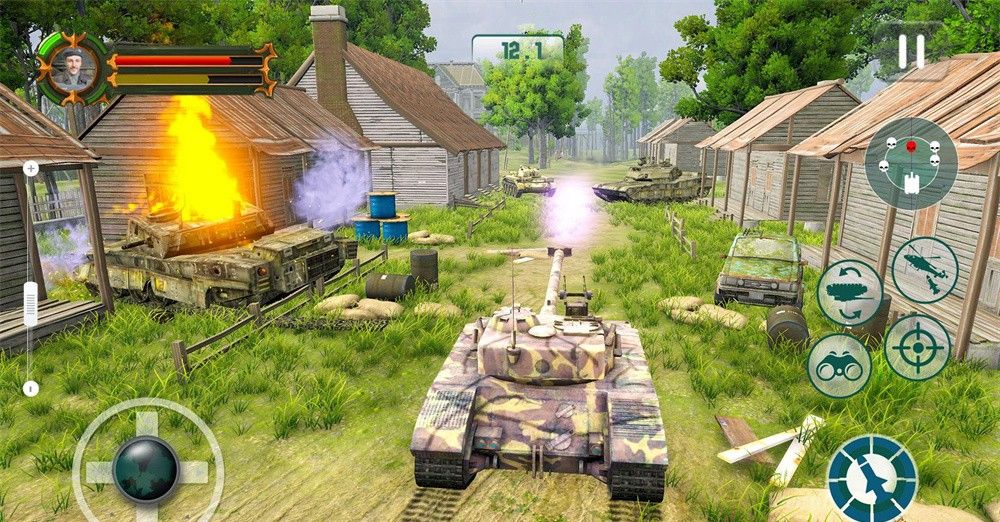Screen dimensions: 1000x522
Task: Click the bottom end of the zoom slider
Action: (x=31, y=388)
